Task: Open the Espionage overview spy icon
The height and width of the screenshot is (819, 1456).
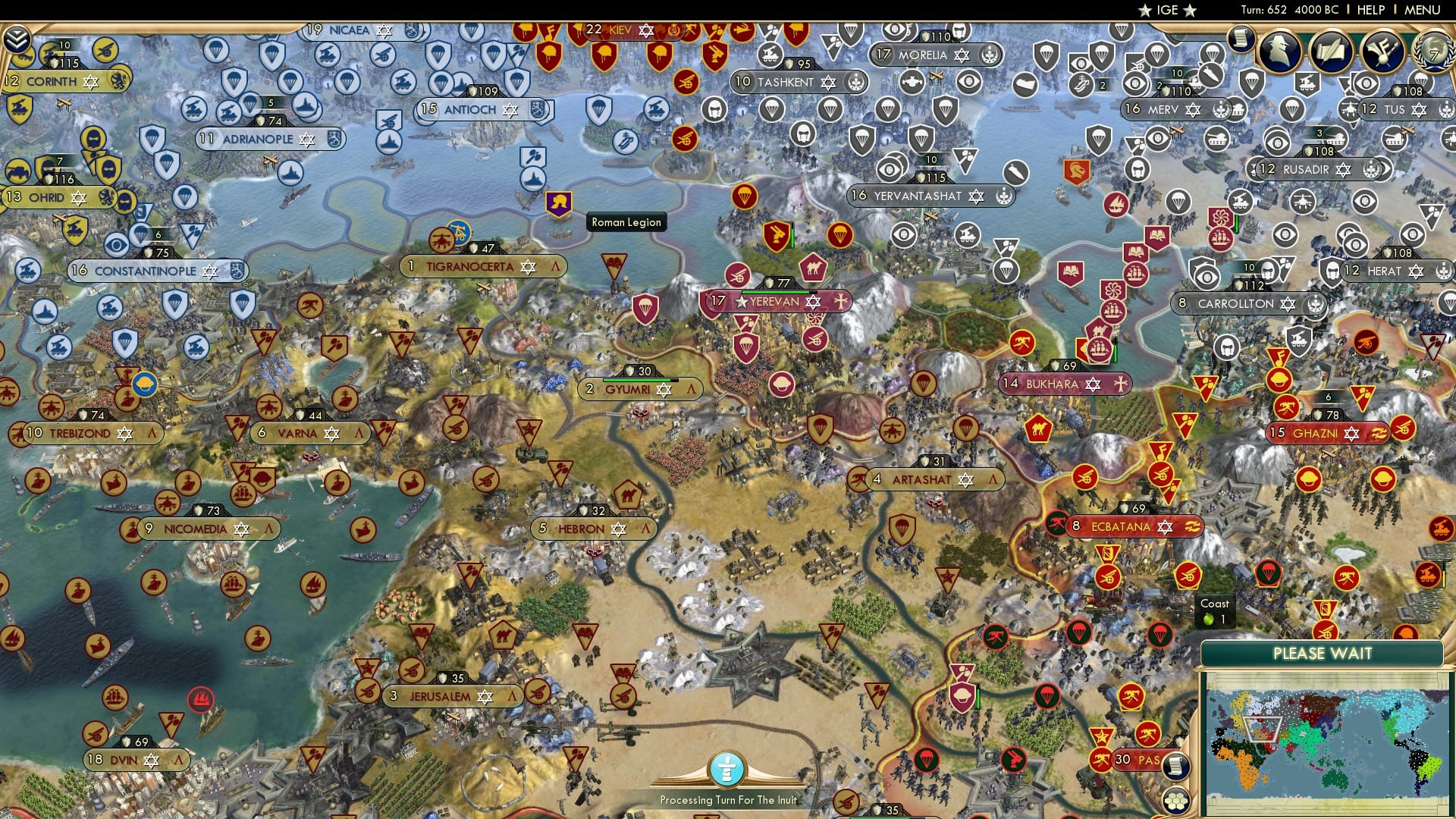Action: coord(1280,51)
